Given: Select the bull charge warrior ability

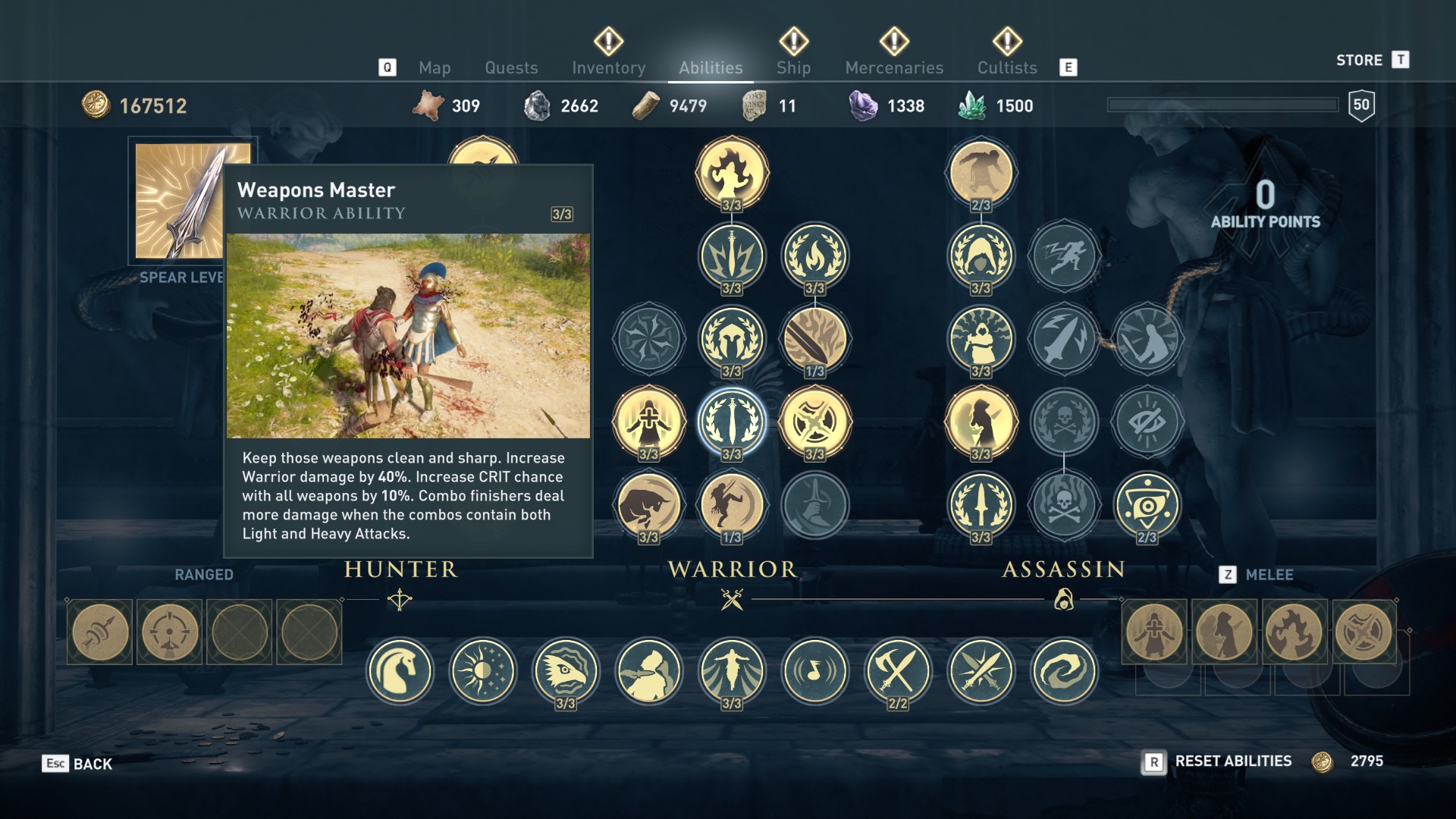Looking at the screenshot, I should click(x=648, y=505).
